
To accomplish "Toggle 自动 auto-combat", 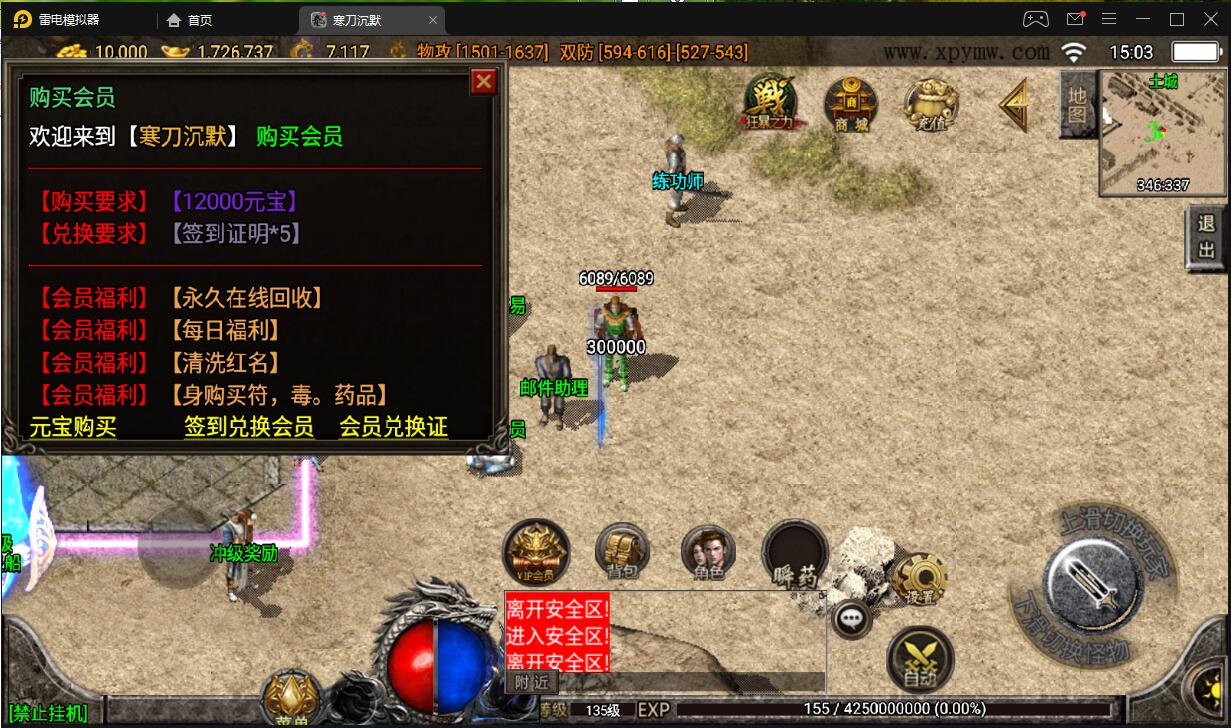I will pyautogui.click(x=920, y=659).
